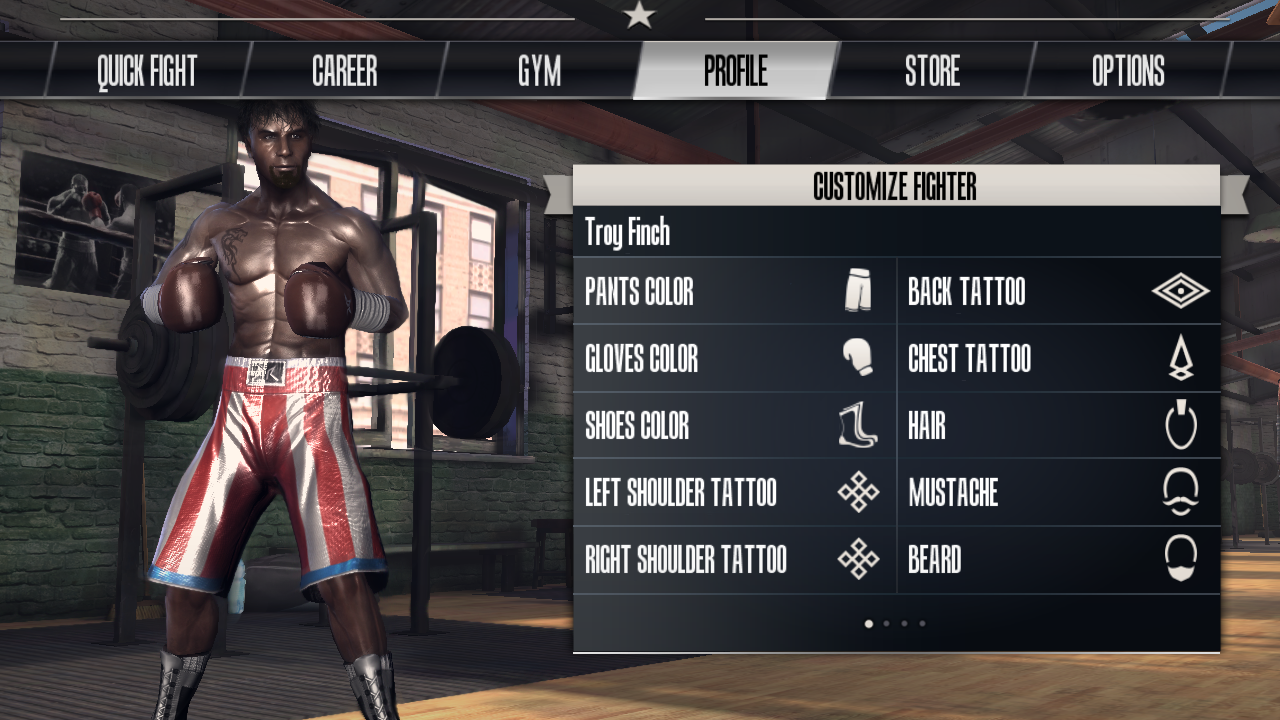
Task: Choose the Pants Color option
Action: pyautogui.click(x=734, y=292)
